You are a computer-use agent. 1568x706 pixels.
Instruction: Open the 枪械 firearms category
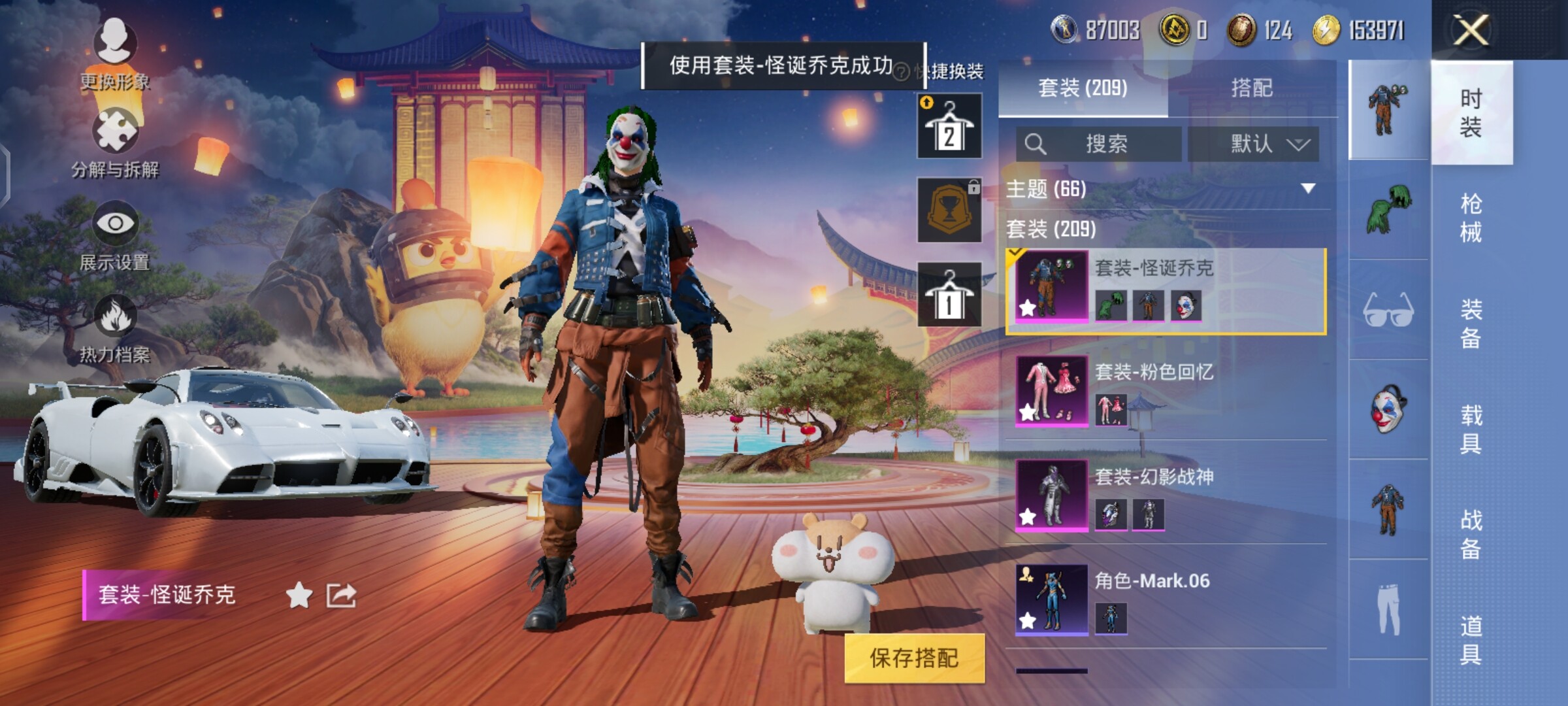point(1471,218)
